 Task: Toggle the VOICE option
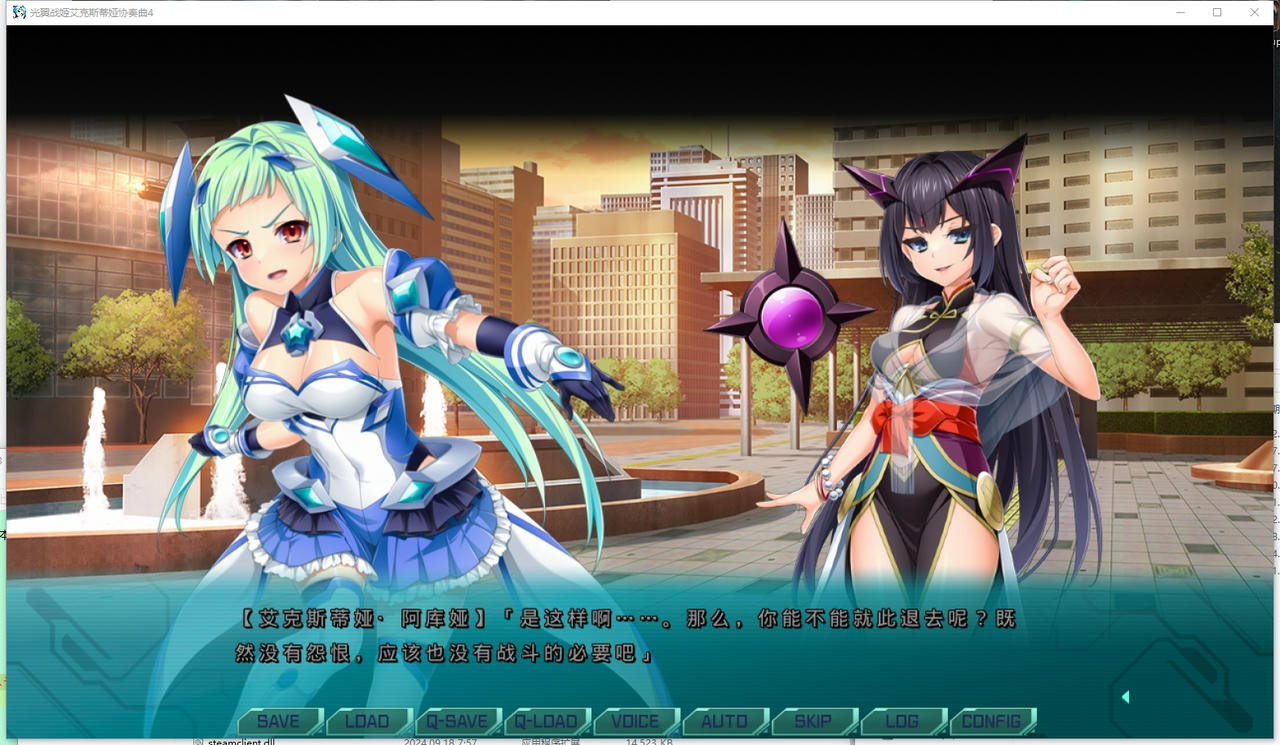pyautogui.click(x=636, y=720)
